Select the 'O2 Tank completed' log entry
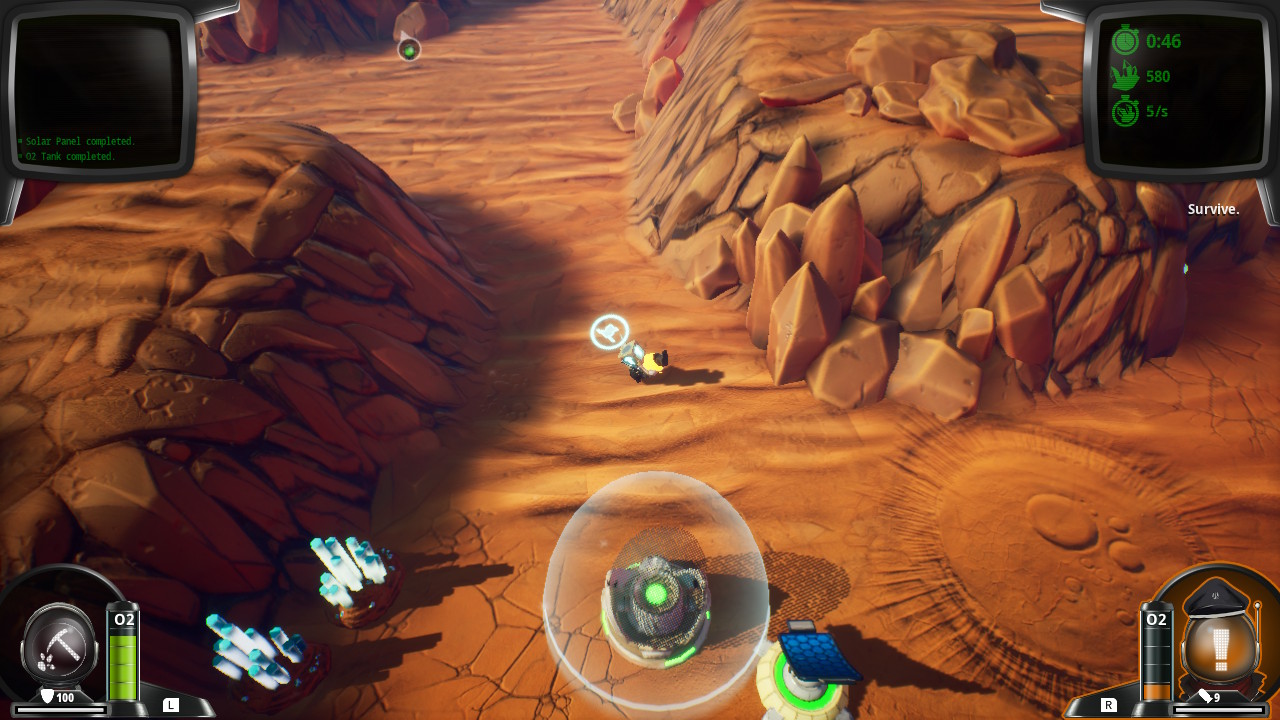The image size is (1280, 720). [68, 156]
